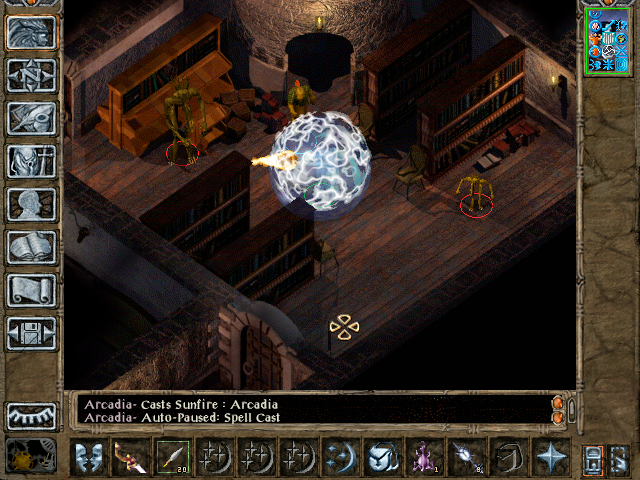Open the options menu with the floppy disk button
Screen dimensions: 640x480
(32, 334)
